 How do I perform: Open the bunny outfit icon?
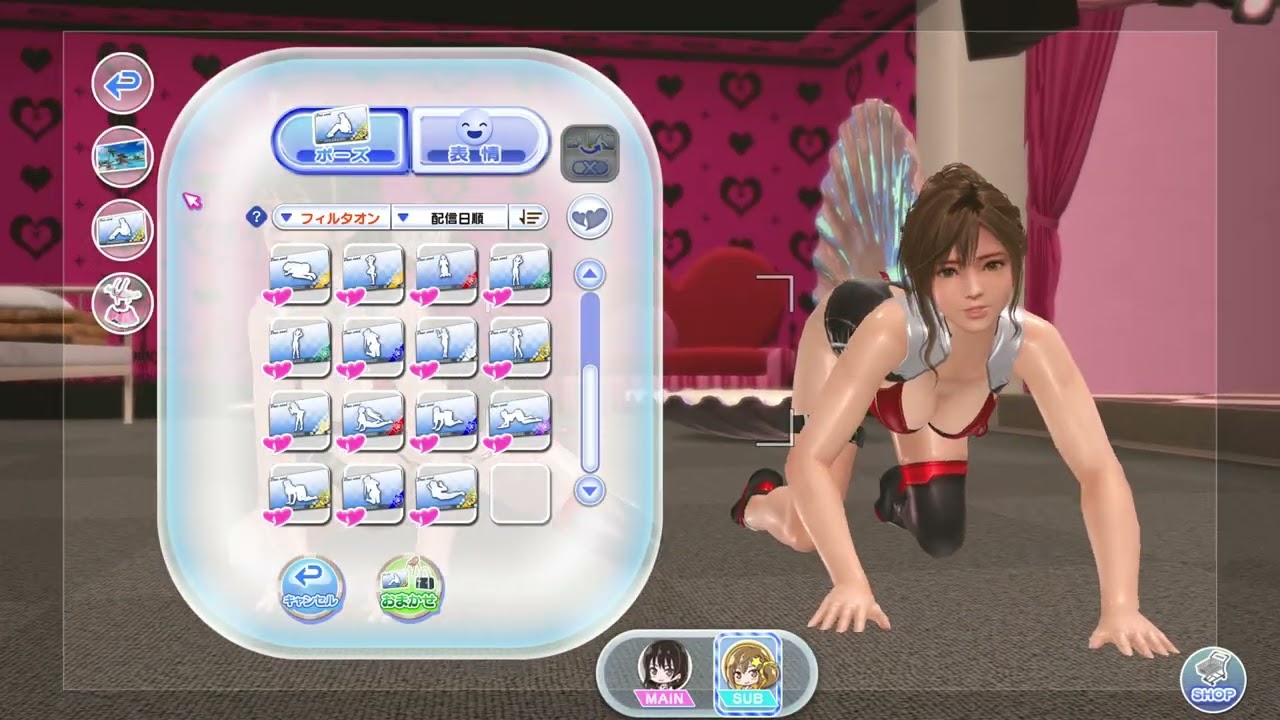click(x=122, y=302)
